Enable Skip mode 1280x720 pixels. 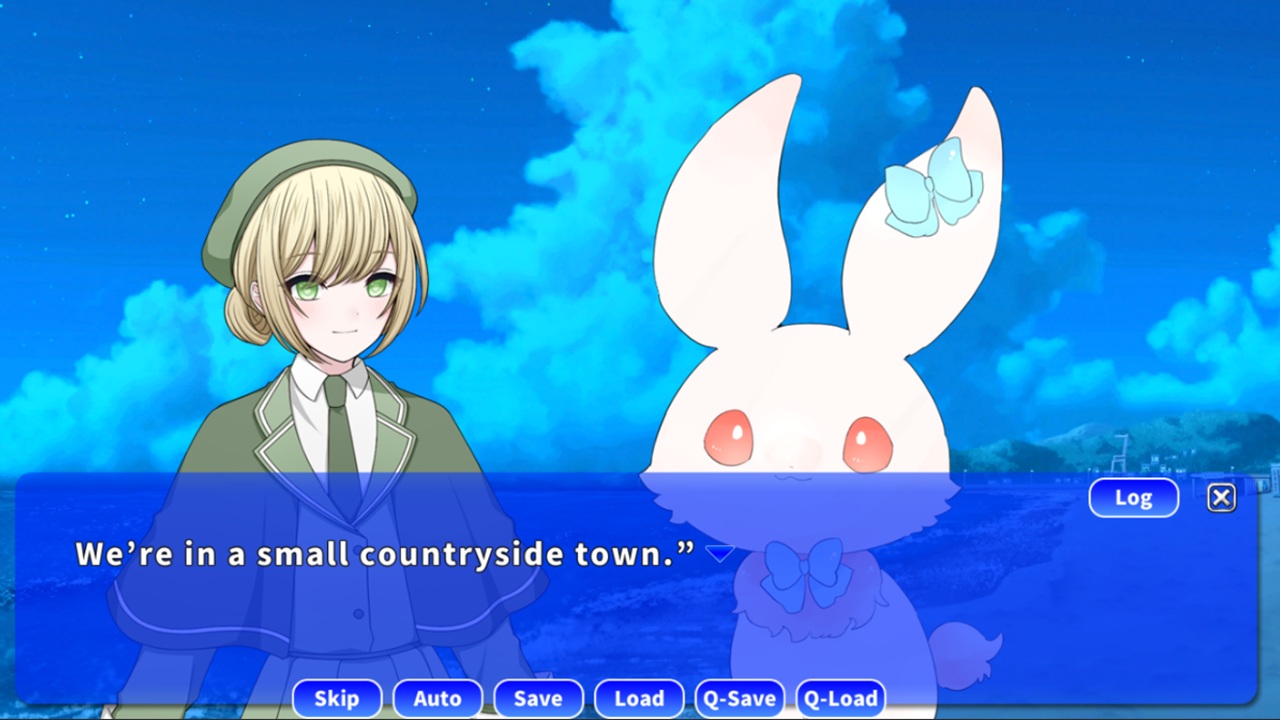338,698
